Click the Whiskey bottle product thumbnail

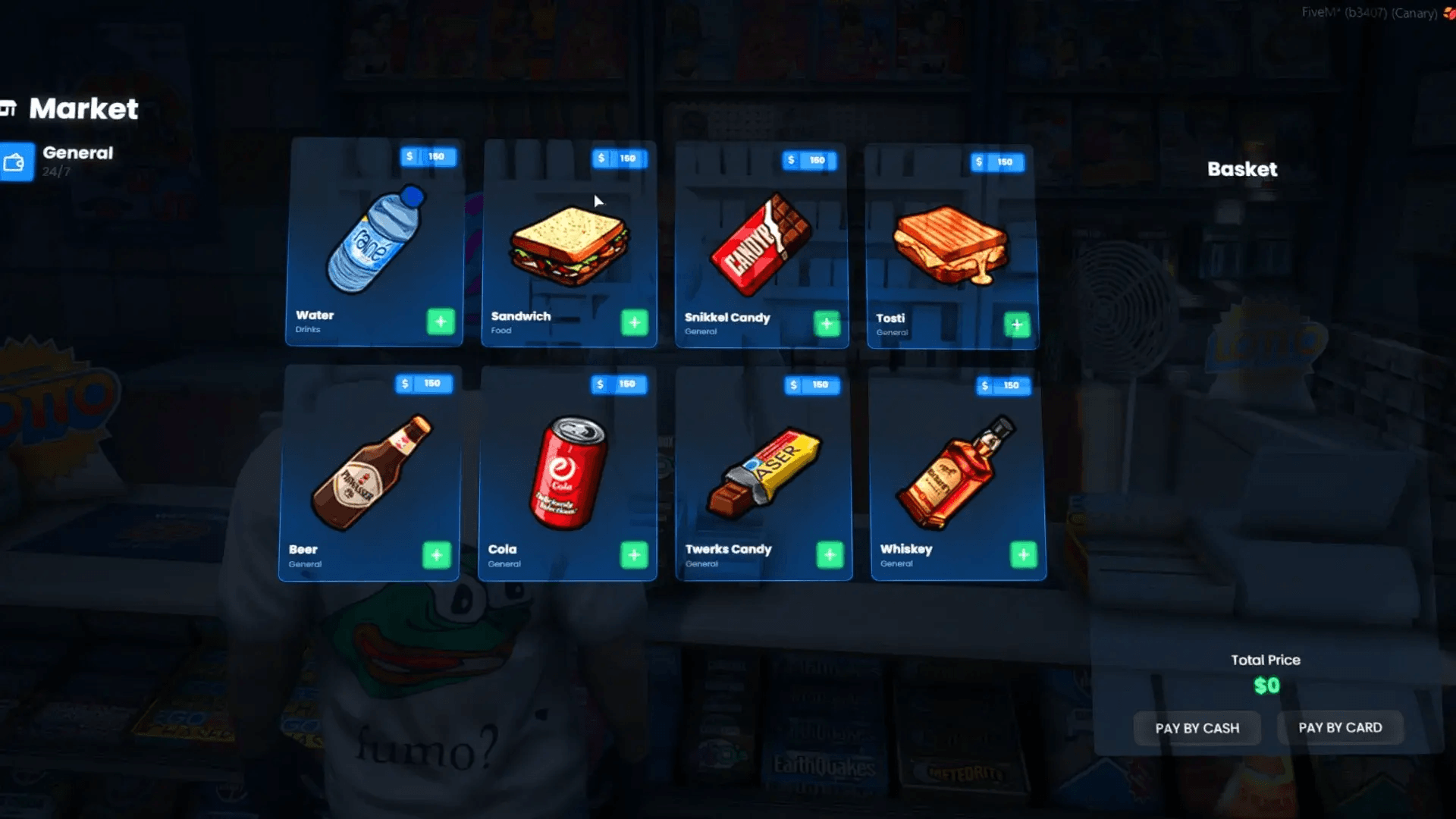pos(952,474)
